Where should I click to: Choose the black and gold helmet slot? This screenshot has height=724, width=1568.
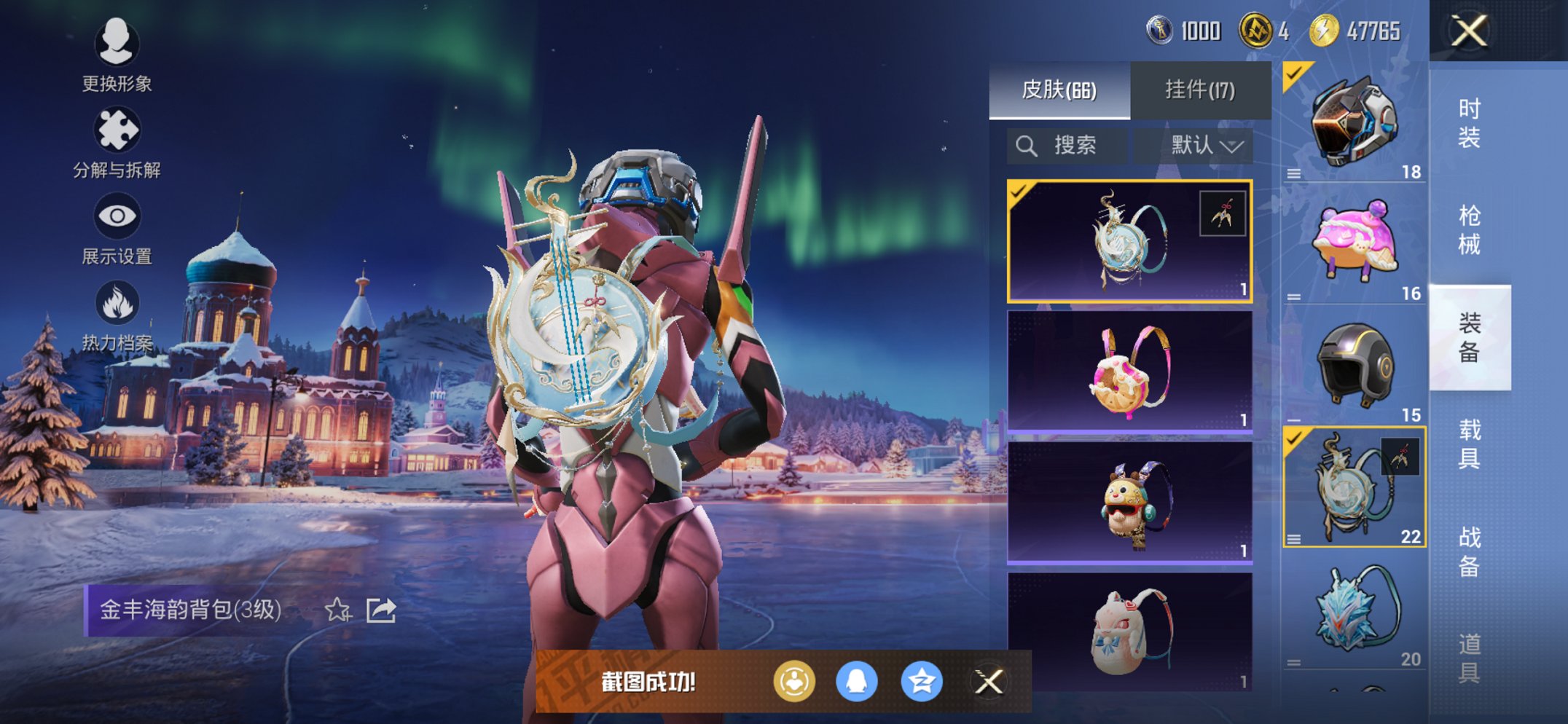click(x=1354, y=365)
